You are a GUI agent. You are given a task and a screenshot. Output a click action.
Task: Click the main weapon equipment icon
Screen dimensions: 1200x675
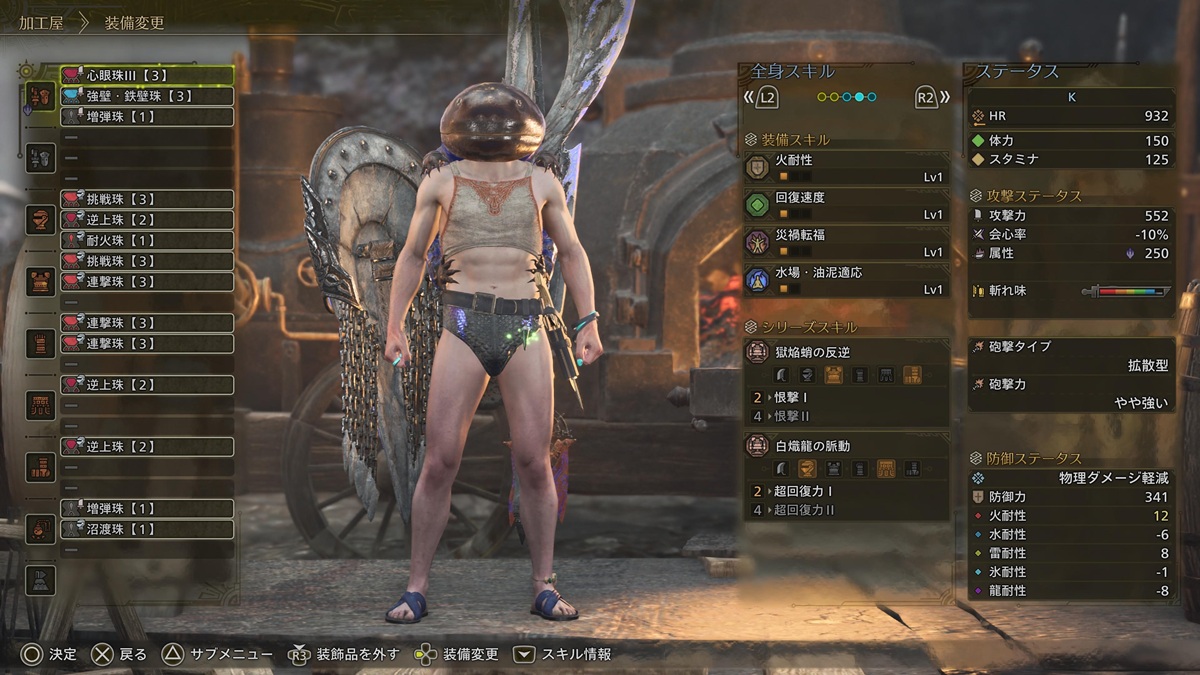point(41,96)
